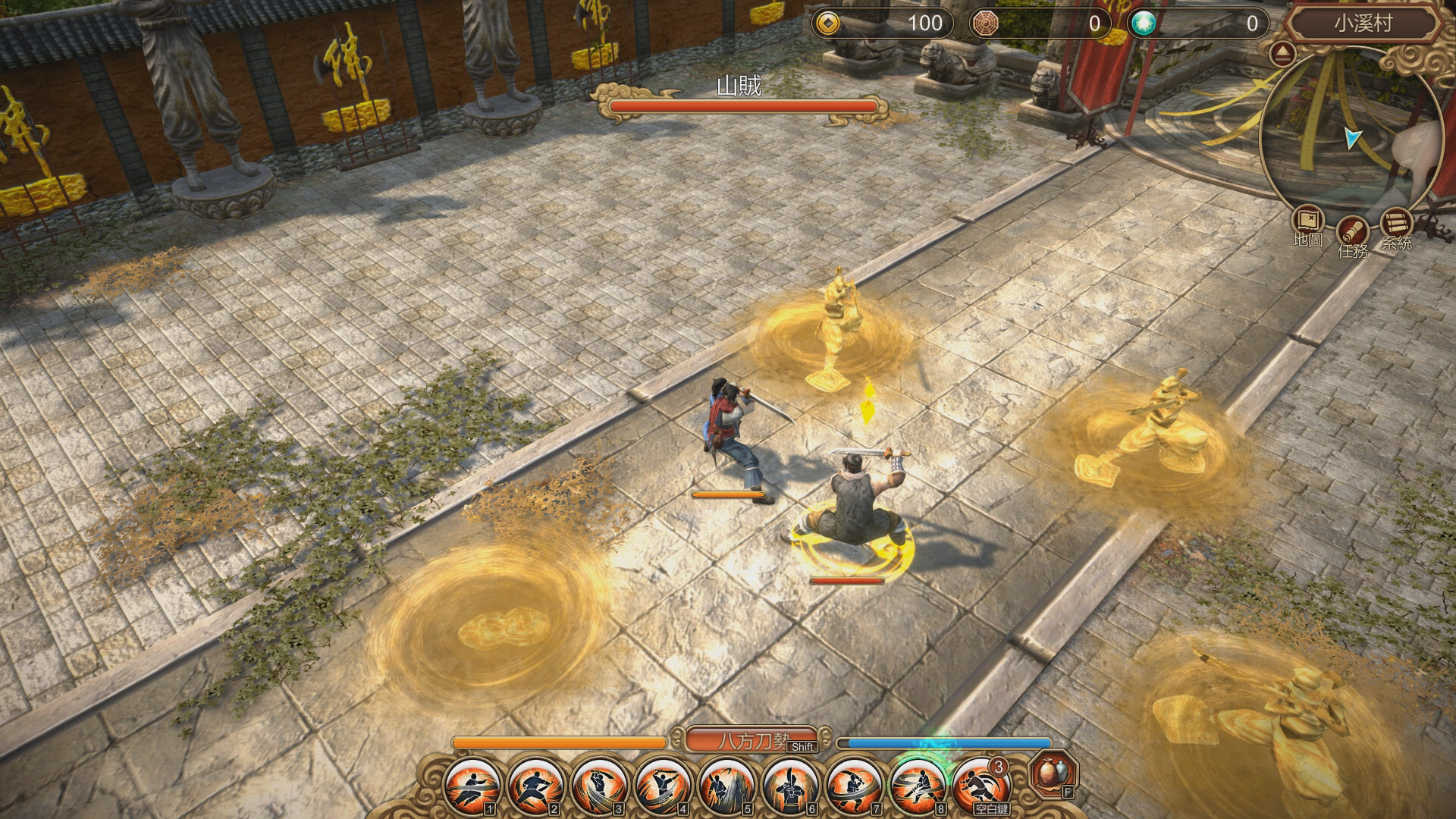Collapse the minimap with the eject arrow
Viewport: 1456px width, 819px height.
tap(1282, 54)
